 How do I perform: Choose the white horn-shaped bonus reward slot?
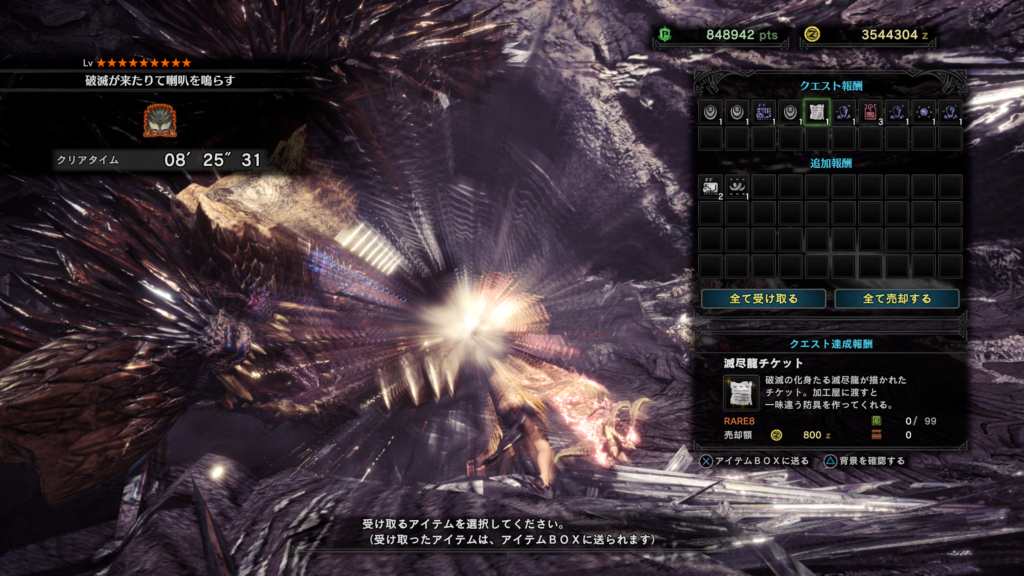[x=737, y=186]
